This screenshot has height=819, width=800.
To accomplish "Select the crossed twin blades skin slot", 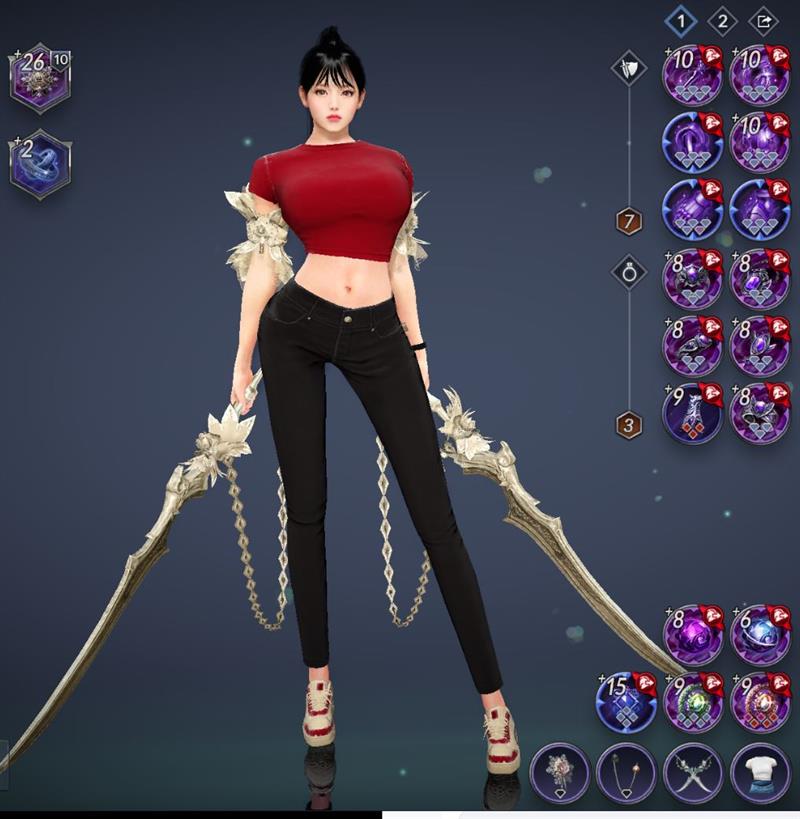I will [x=692, y=773].
